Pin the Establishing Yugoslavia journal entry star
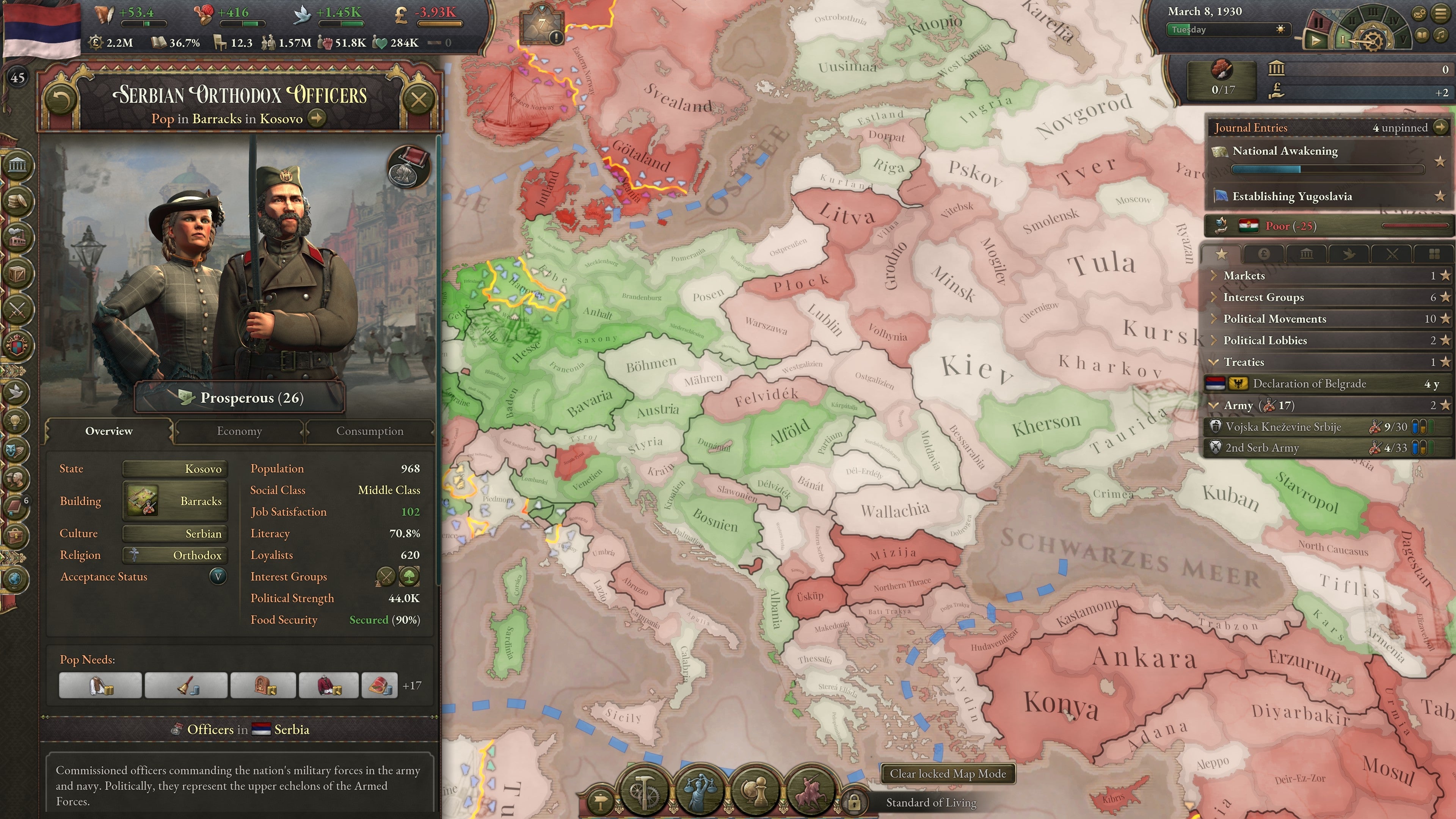 tap(1441, 197)
